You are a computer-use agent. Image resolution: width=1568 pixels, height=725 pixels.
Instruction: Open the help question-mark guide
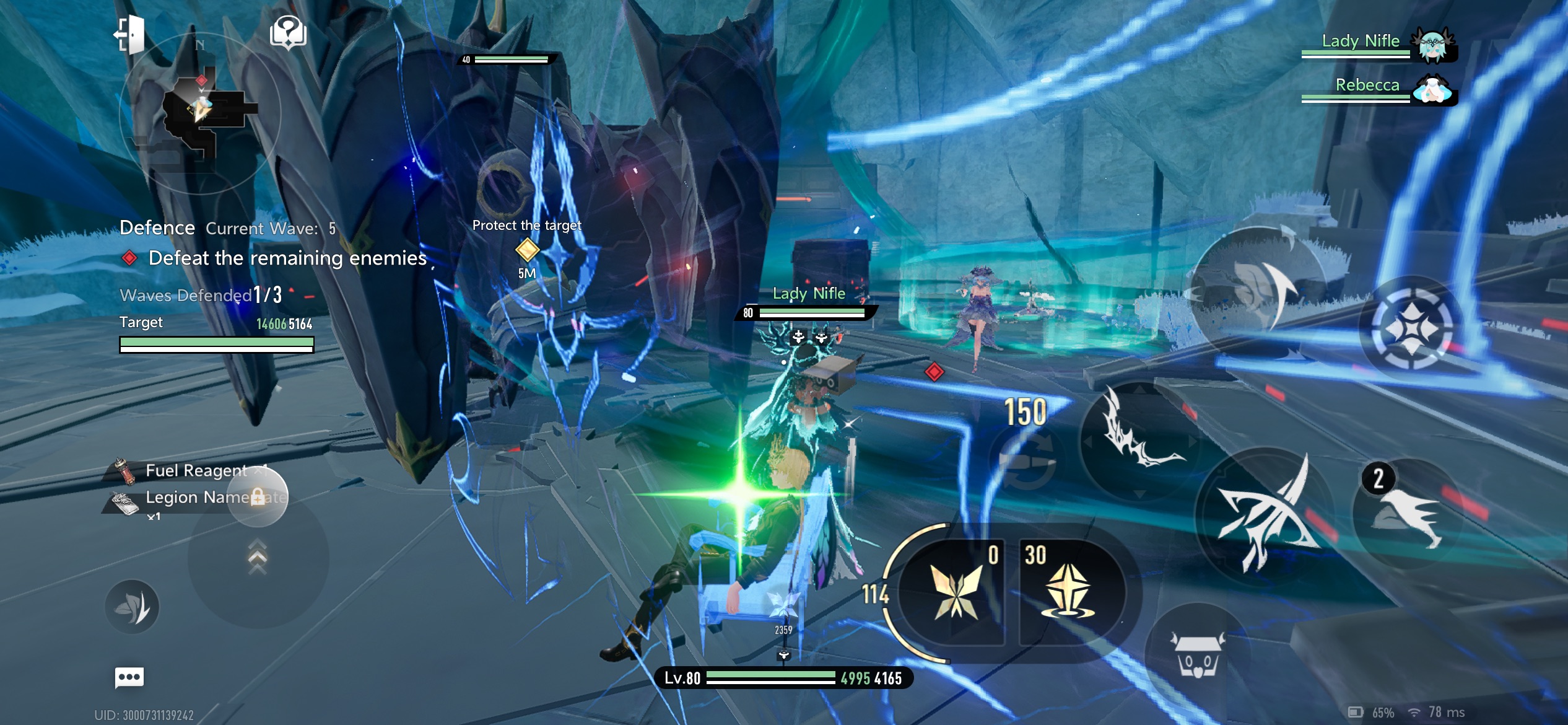coord(288,32)
